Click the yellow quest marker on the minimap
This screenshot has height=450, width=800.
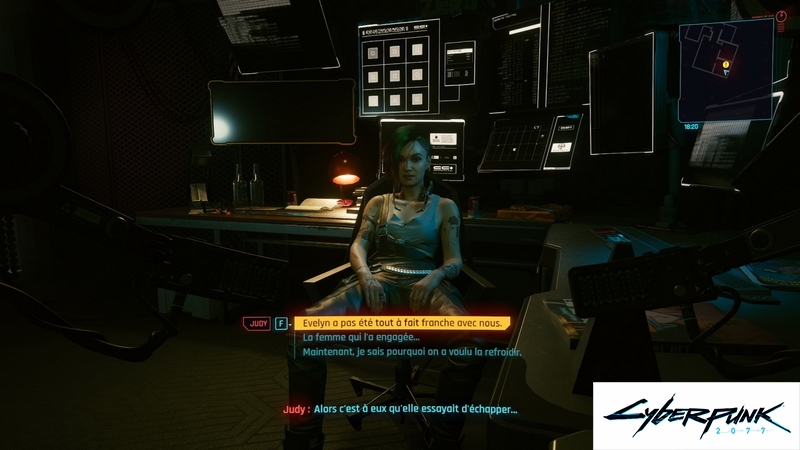coord(726,65)
